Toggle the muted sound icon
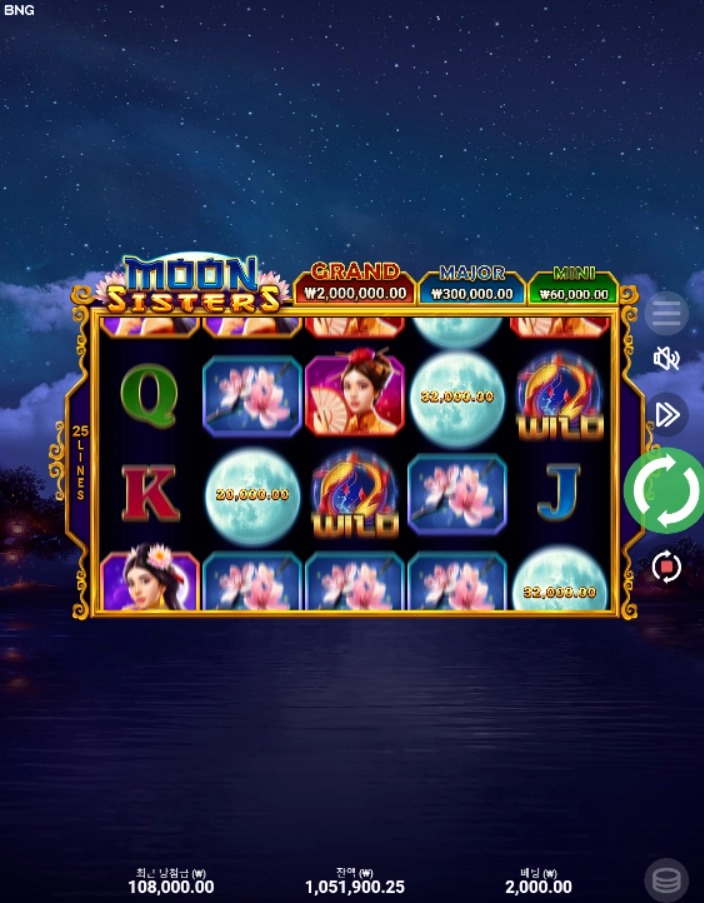Image resolution: width=704 pixels, height=903 pixels. (x=666, y=358)
